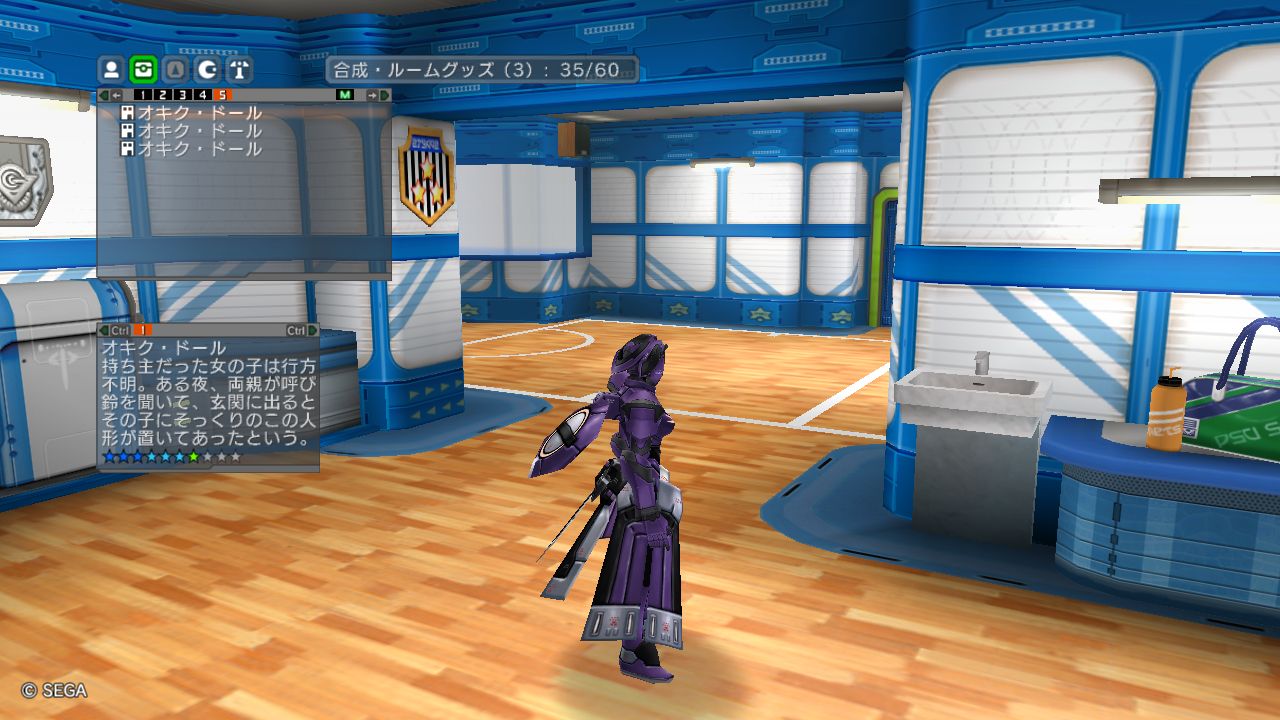Open the white crescent menu icon
This screenshot has width=1280, height=720.
[x=208, y=70]
